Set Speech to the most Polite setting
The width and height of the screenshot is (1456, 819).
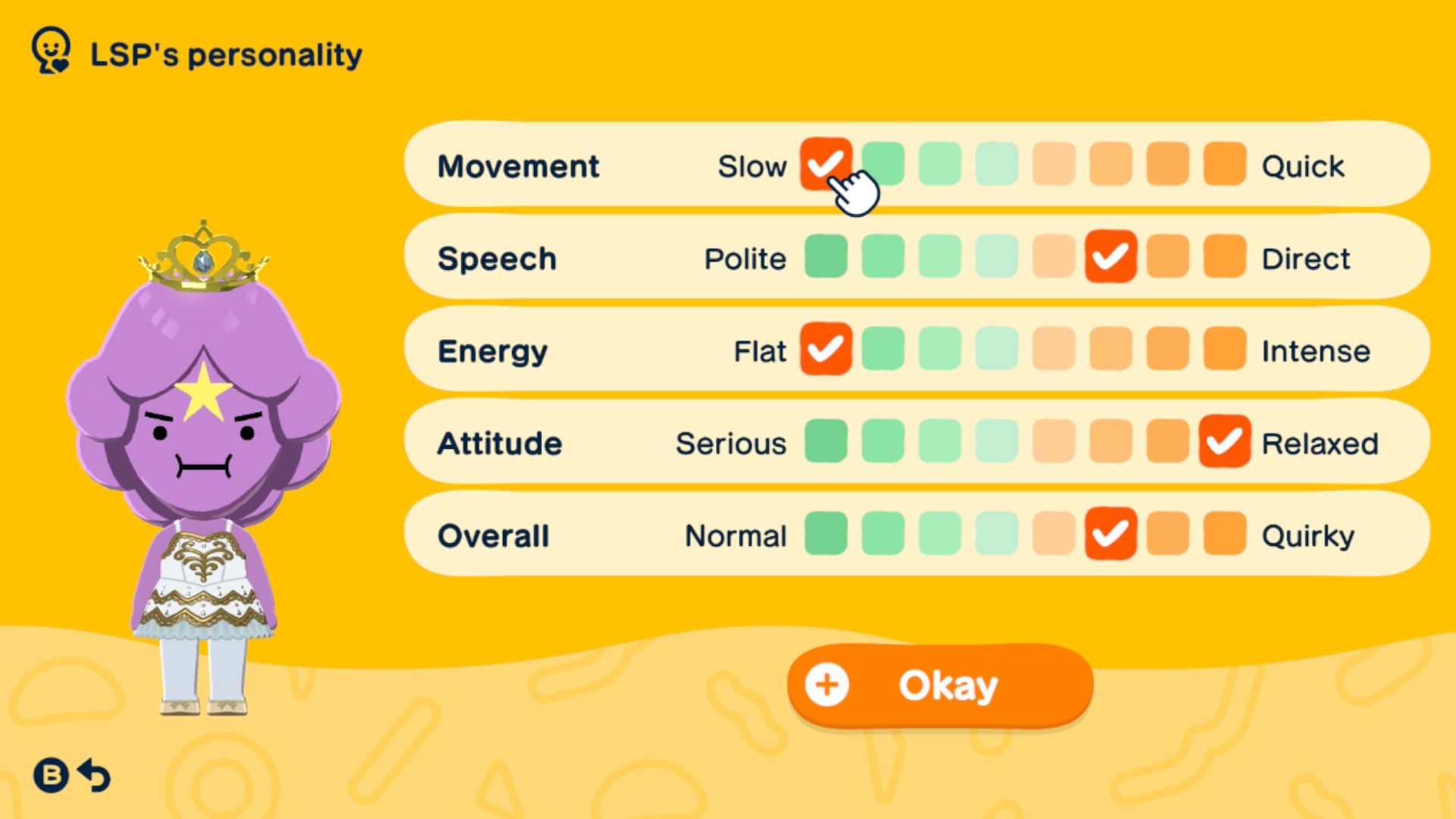pos(826,256)
